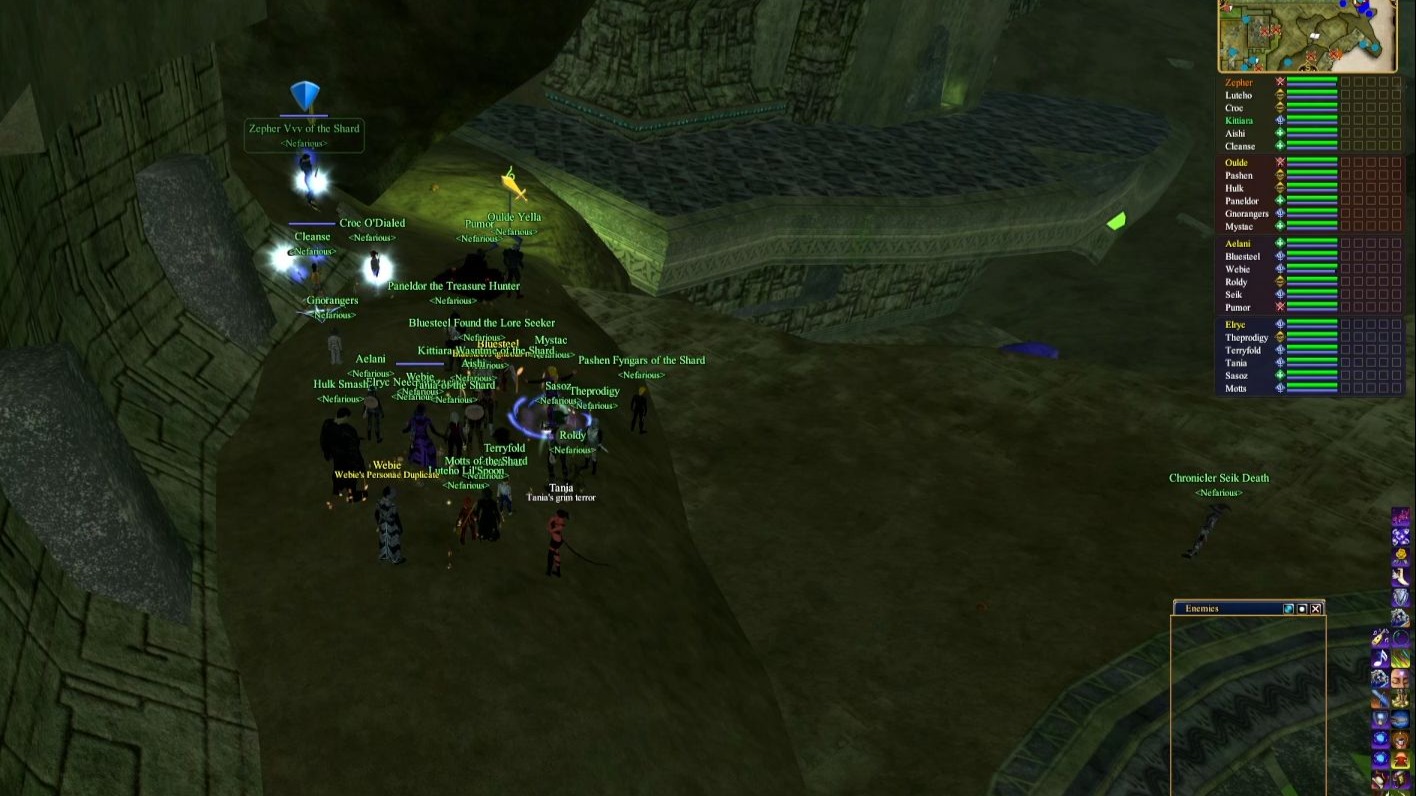Screen dimensions: 1416x796
Task: Open the minimap
Action: [1306, 36]
